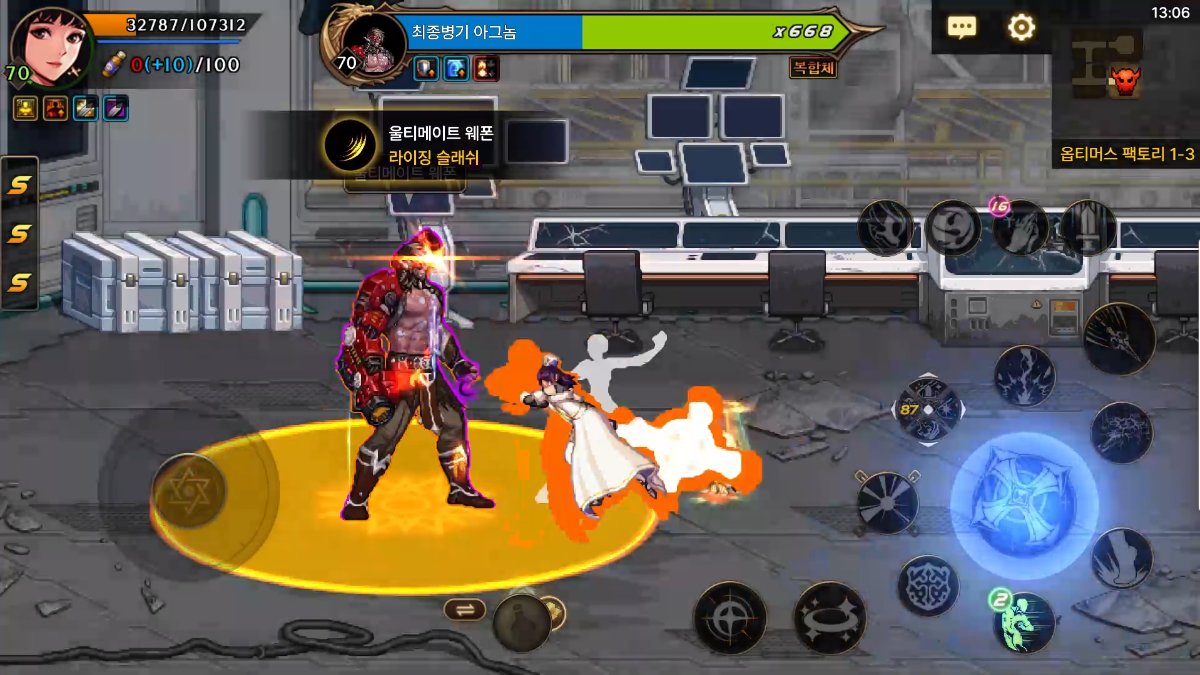
Task: Activate the cross shield emblem skill
Action: pos(928,585)
